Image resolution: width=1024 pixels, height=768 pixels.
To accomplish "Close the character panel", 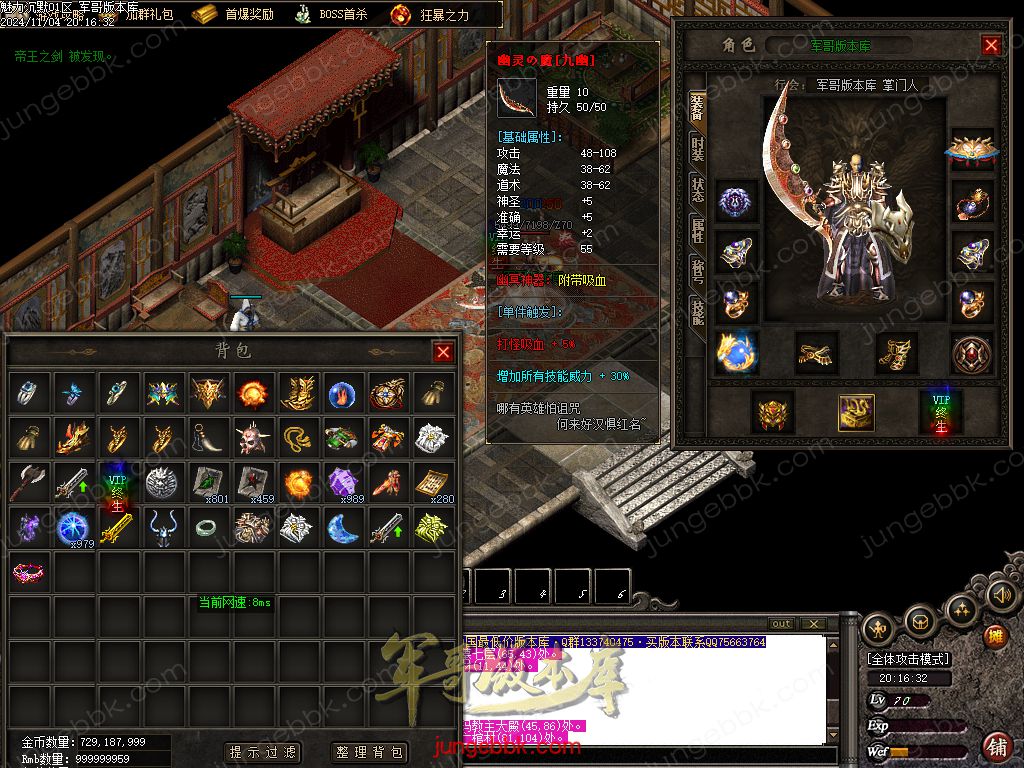I will (991, 45).
